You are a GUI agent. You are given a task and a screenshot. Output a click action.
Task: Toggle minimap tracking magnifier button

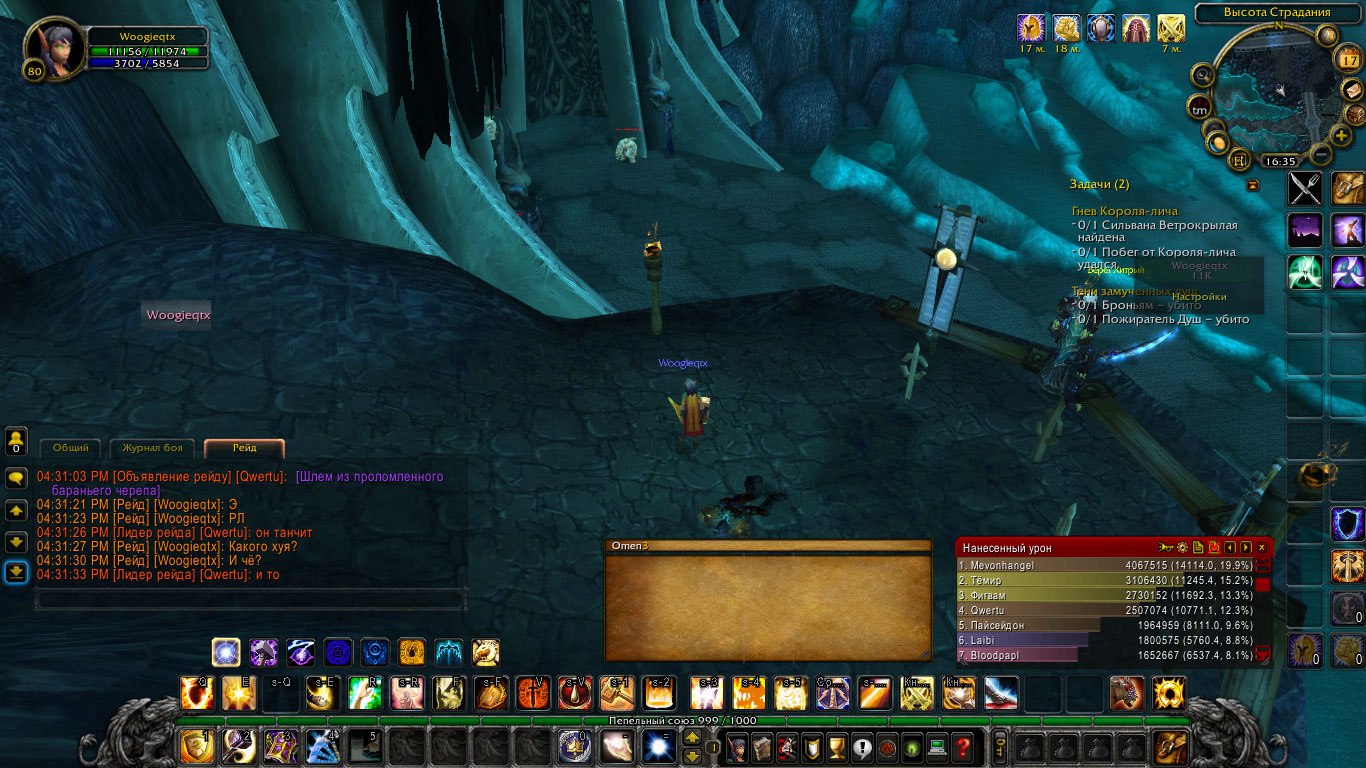coord(1203,75)
